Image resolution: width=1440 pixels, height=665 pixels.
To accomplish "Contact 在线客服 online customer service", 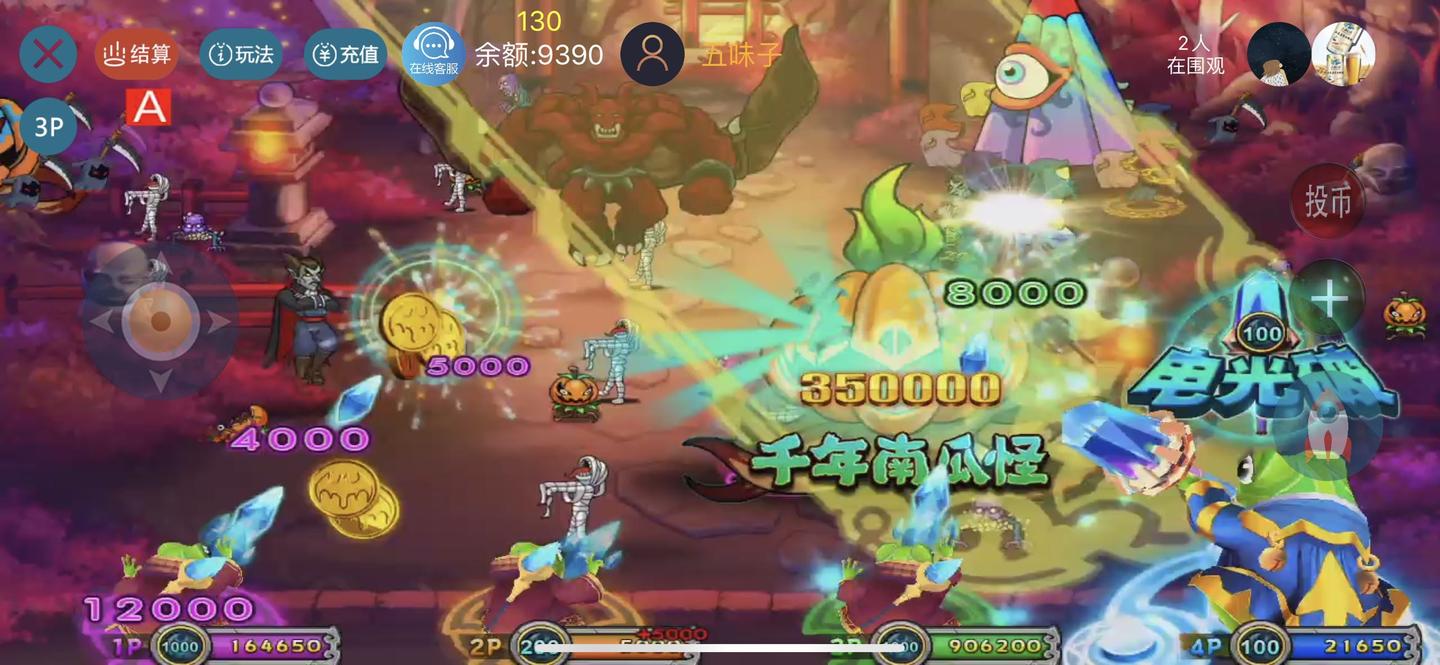I will (433, 54).
